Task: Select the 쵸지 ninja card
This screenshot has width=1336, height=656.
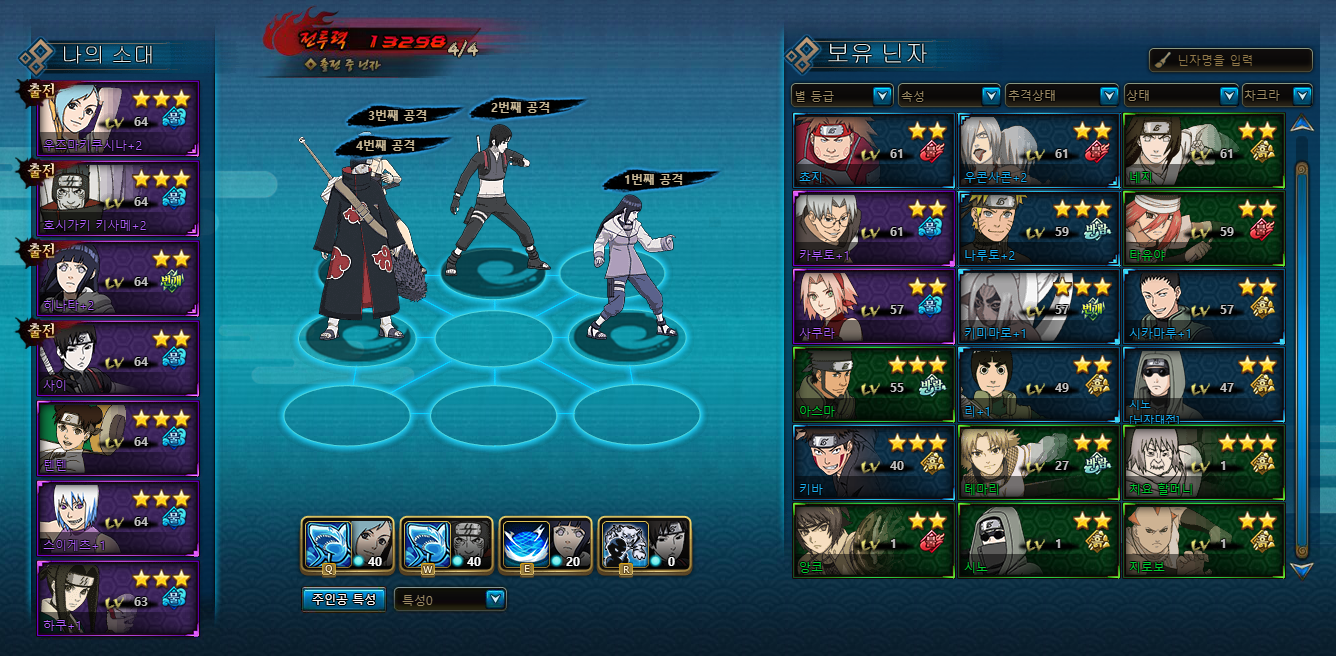Action: 873,150
